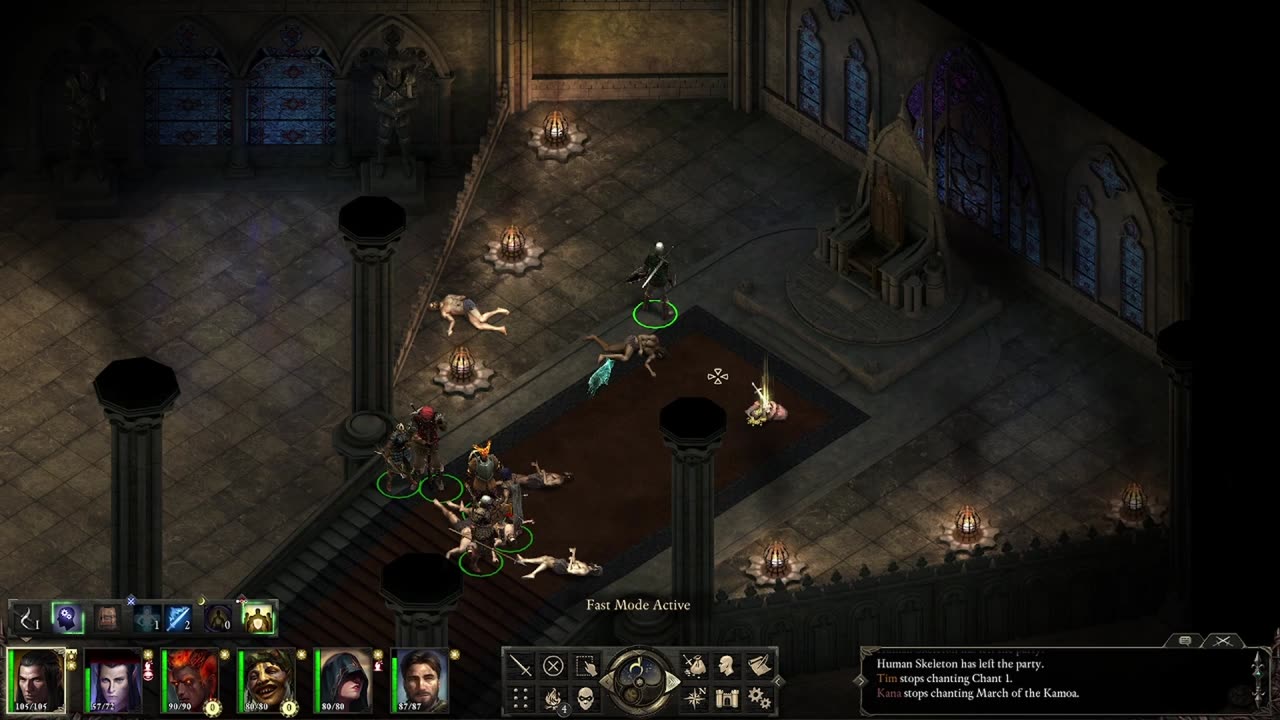The image size is (1280, 720).
Task: Select the bearded man portrait
Action: (x=419, y=679)
